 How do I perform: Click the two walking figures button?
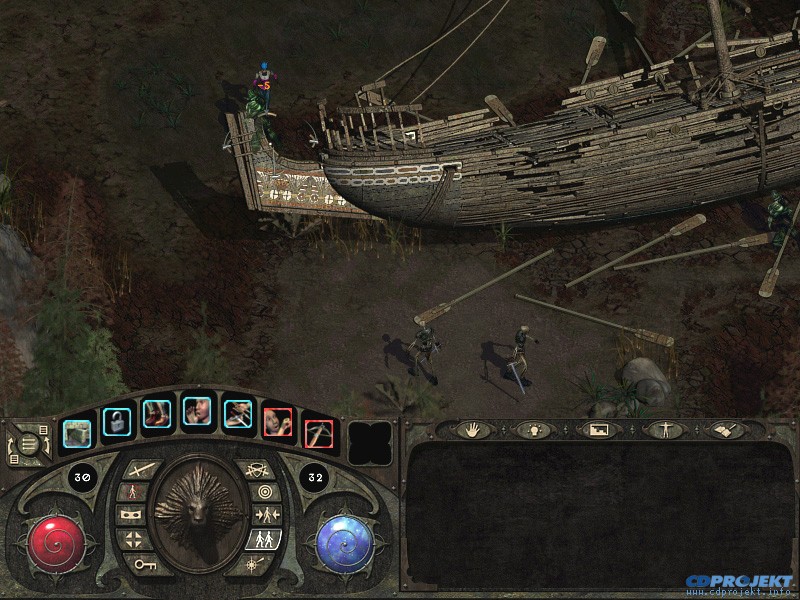tap(265, 540)
